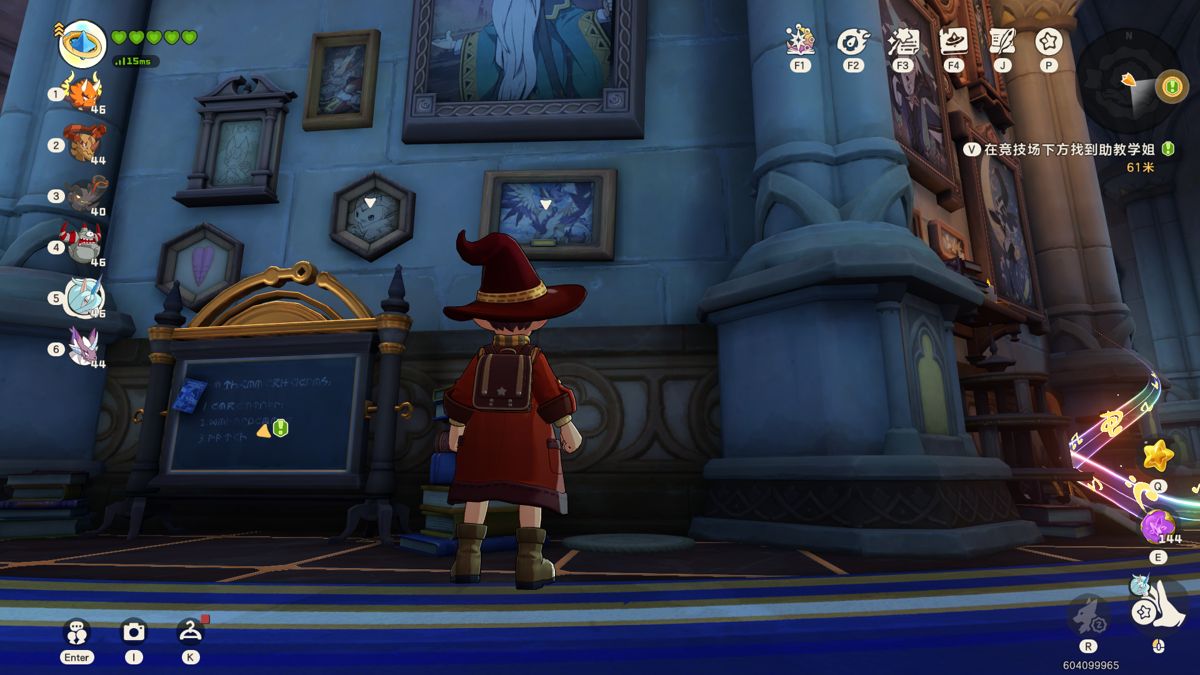This screenshot has height=675, width=1200.
Task: Open the chat speech-bubble icon
Action: (77, 632)
